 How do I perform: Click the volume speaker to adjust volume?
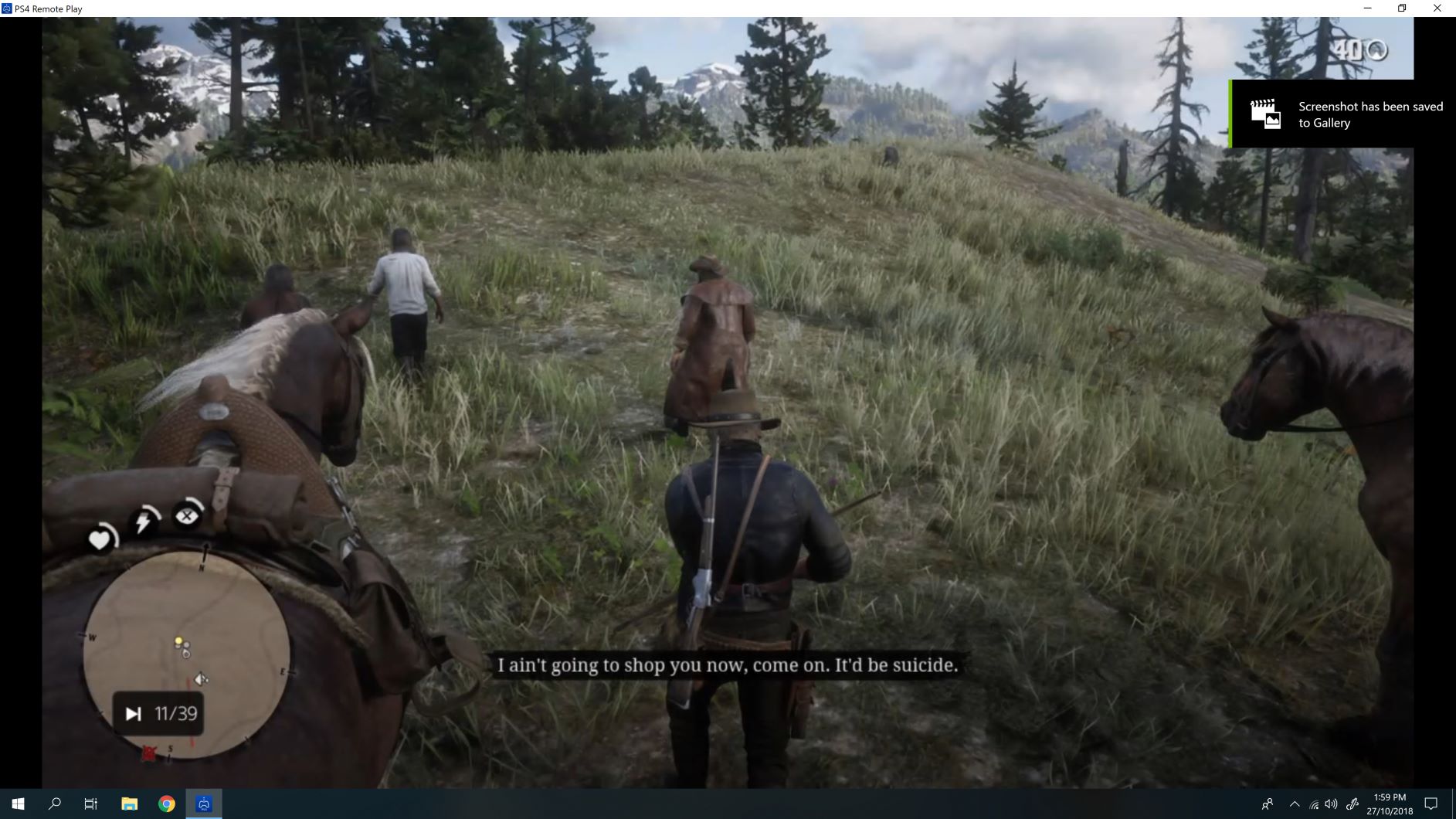[x=1331, y=805]
